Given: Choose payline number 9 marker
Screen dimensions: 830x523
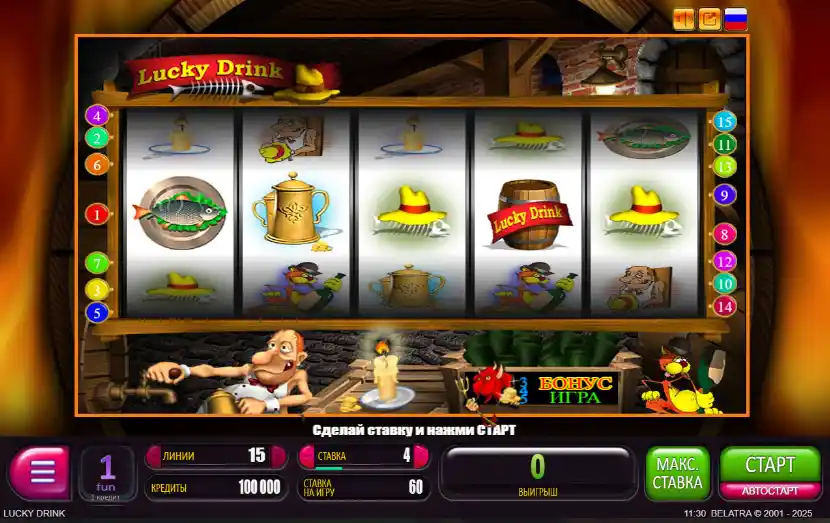Looking at the screenshot, I should [x=725, y=195].
